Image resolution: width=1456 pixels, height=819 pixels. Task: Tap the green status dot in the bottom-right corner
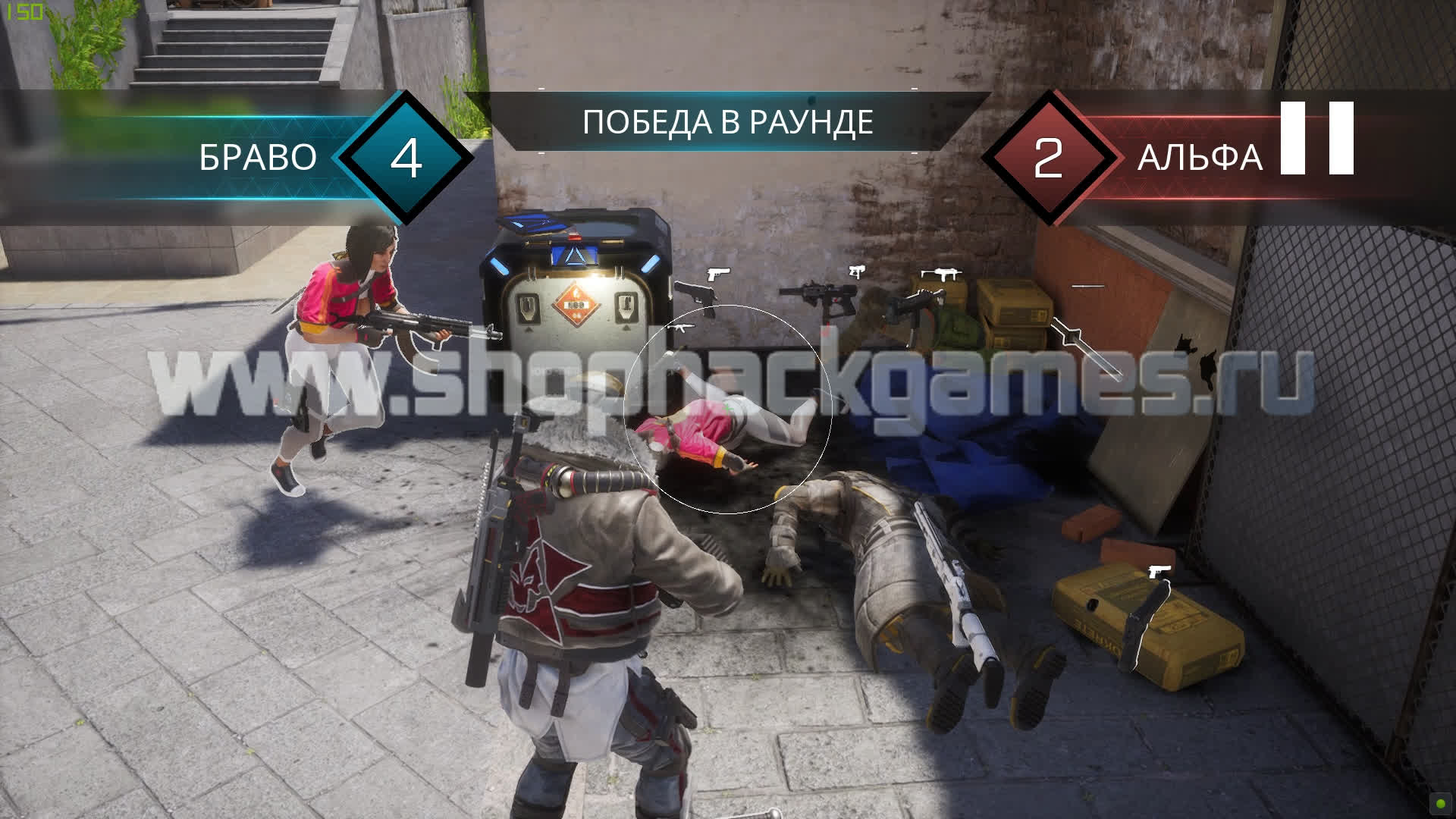pyautogui.click(x=1439, y=804)
